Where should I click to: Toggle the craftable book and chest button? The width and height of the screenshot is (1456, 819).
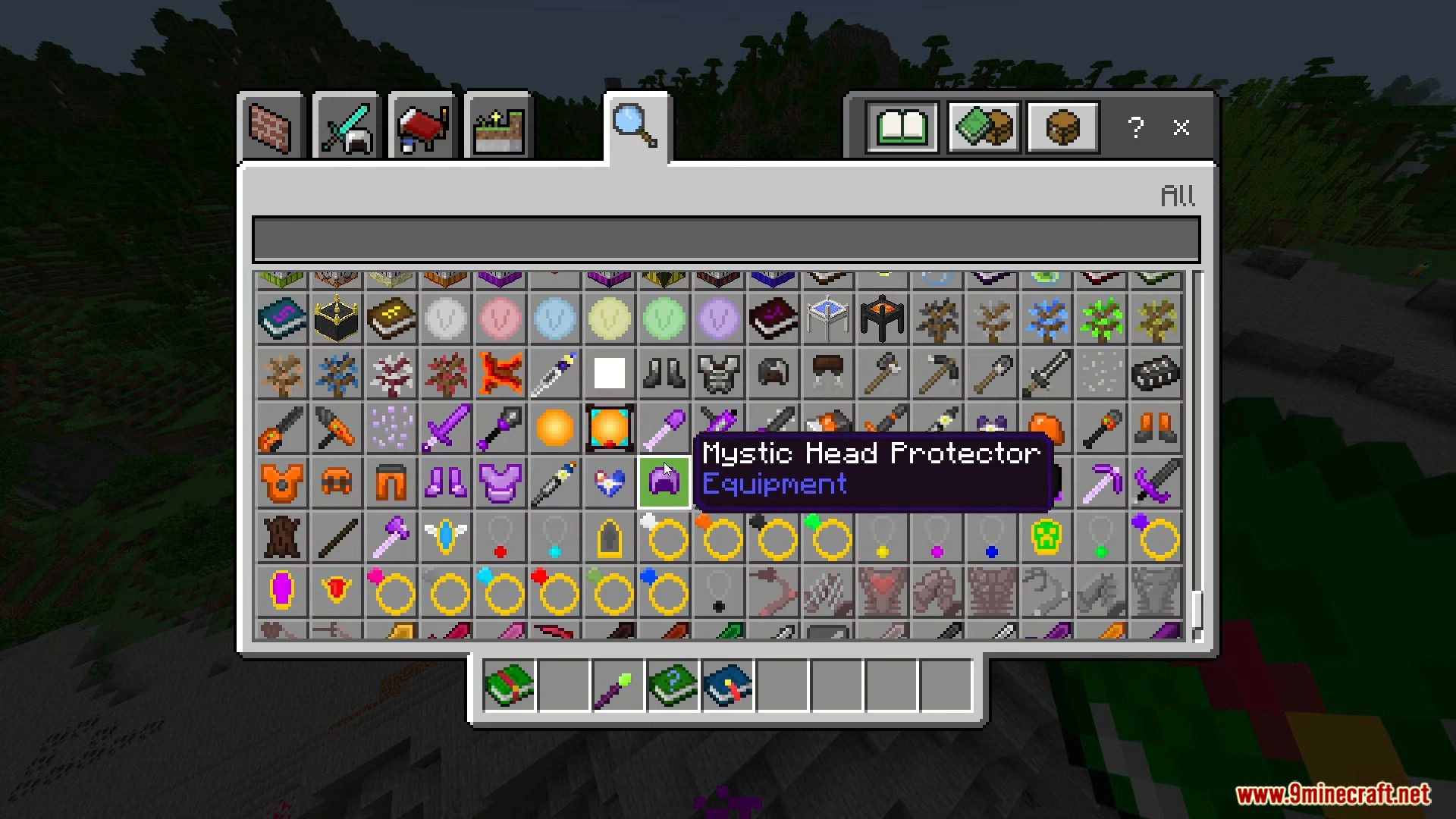pyautogui.click(x=983, y=127)
